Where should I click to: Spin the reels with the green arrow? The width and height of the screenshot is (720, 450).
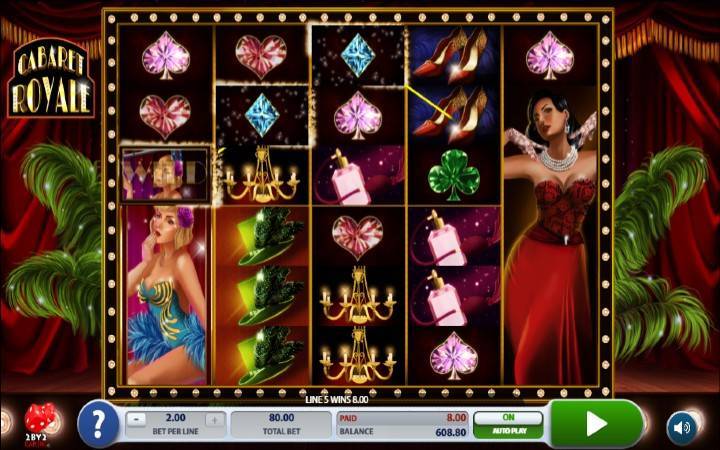coord(596,424)
